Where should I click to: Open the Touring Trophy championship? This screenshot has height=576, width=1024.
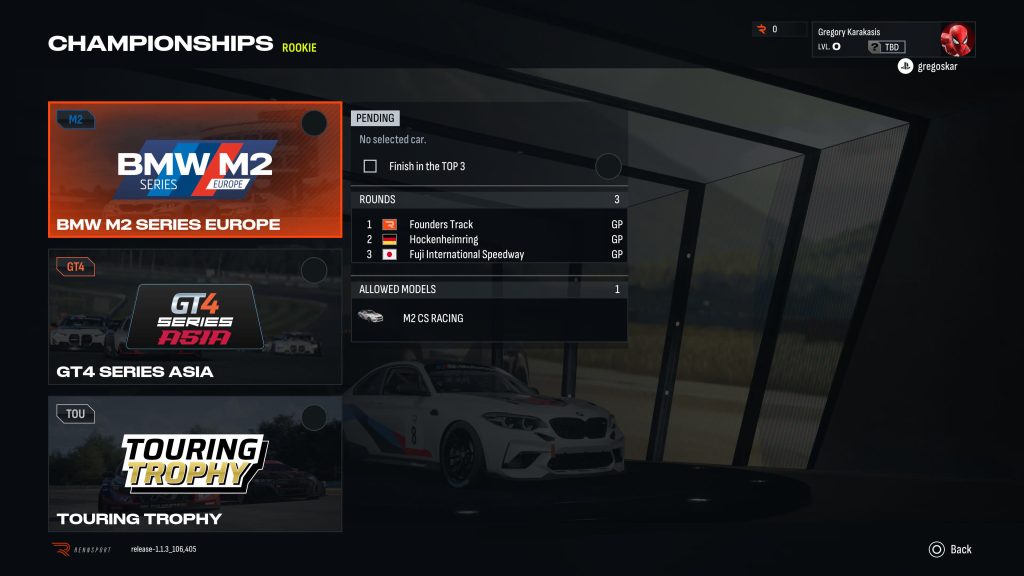(x=195, y=464)
